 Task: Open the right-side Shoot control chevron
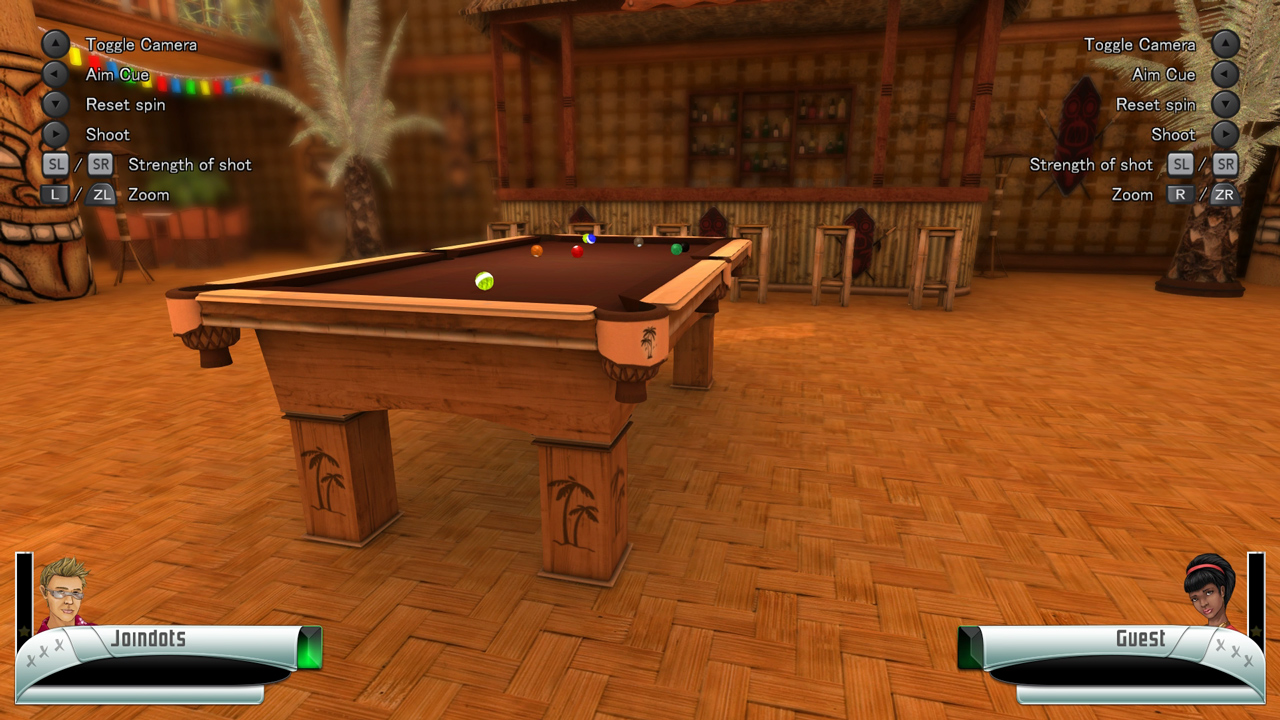pos(1224,134)
